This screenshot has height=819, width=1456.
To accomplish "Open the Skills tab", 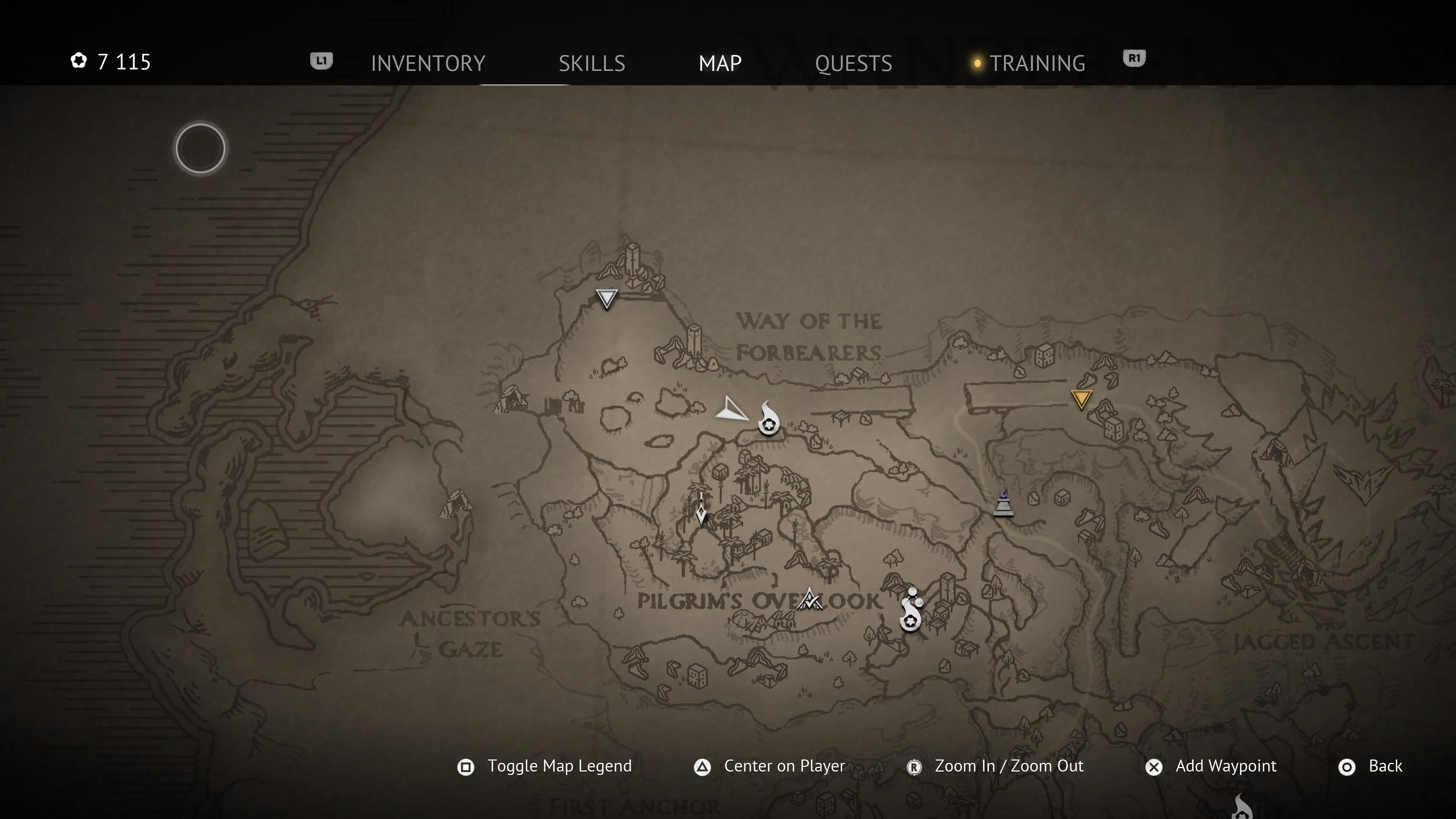I will pos(592,63).
